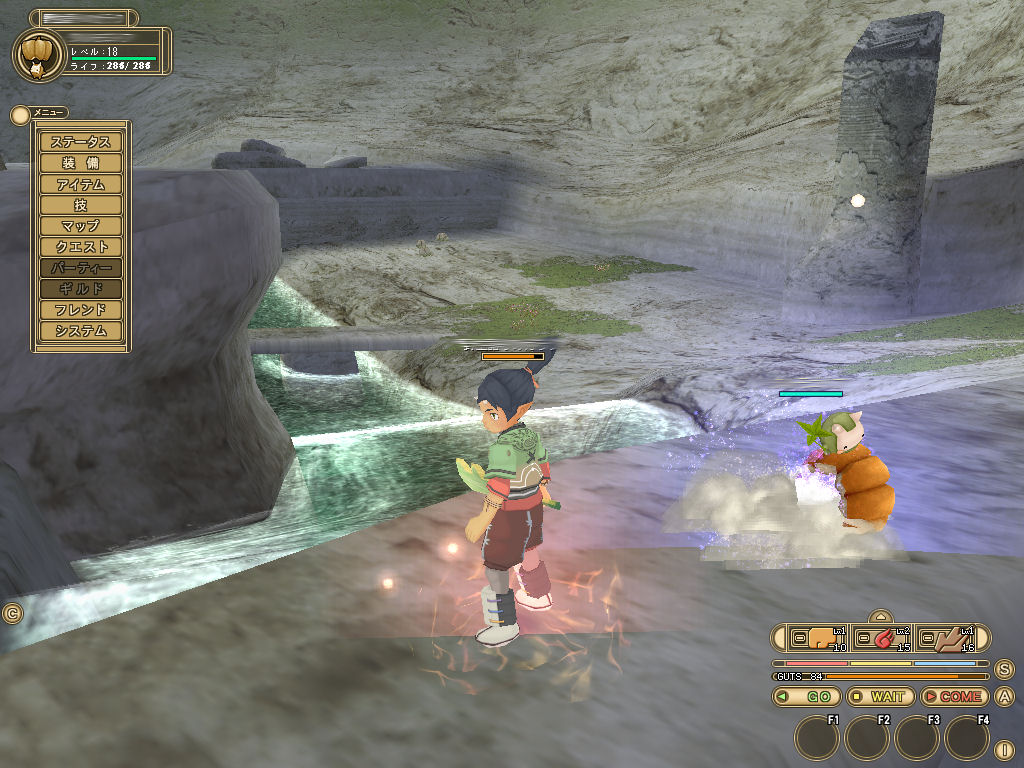The width and height of the screenshot is (1024, 768).
Task: Give the COME command
Action: click(x=953, y=697)
